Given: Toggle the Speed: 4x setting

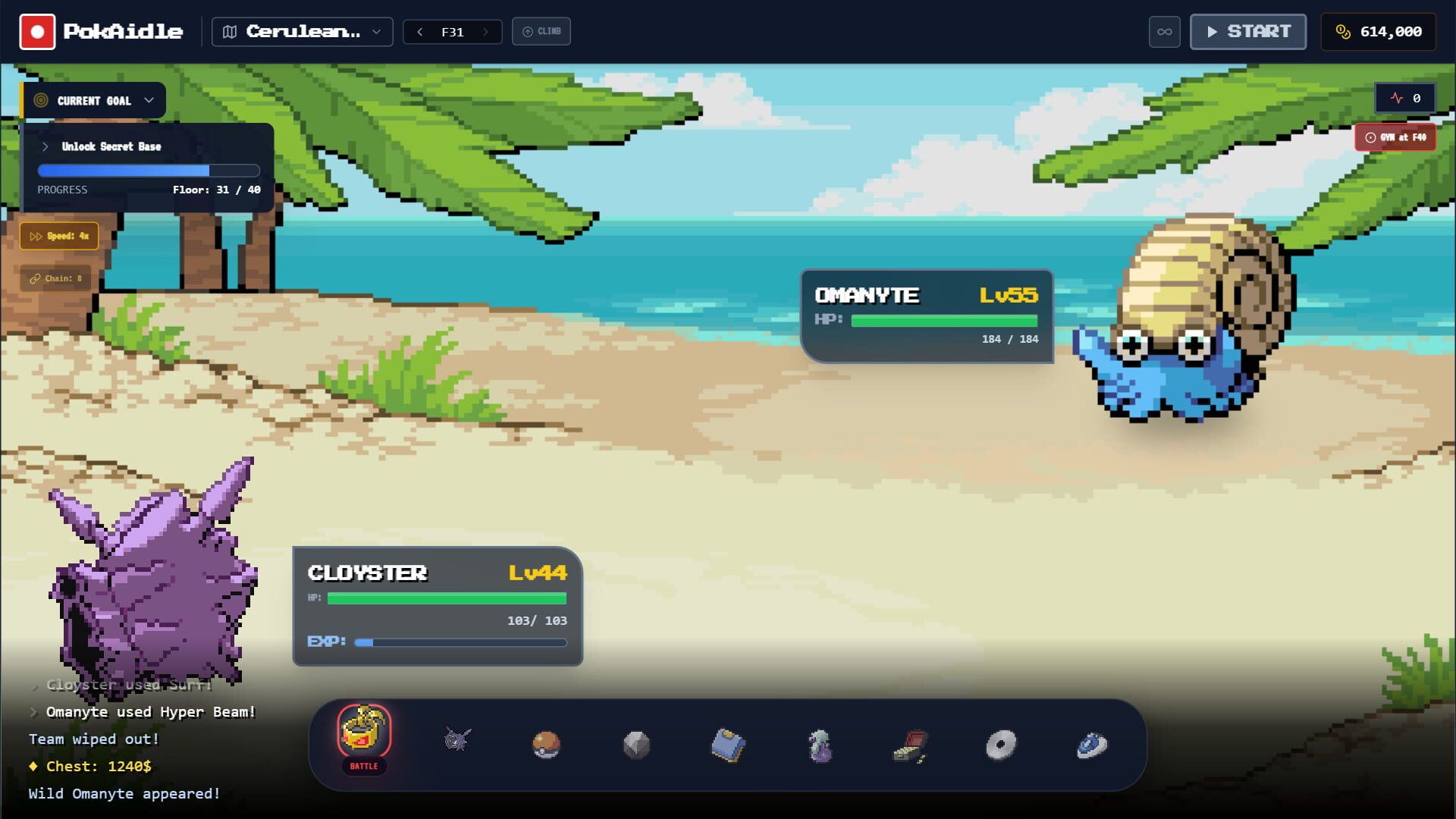Looking at the screenshot, I should pyautogui.click(x=58, y=236).
